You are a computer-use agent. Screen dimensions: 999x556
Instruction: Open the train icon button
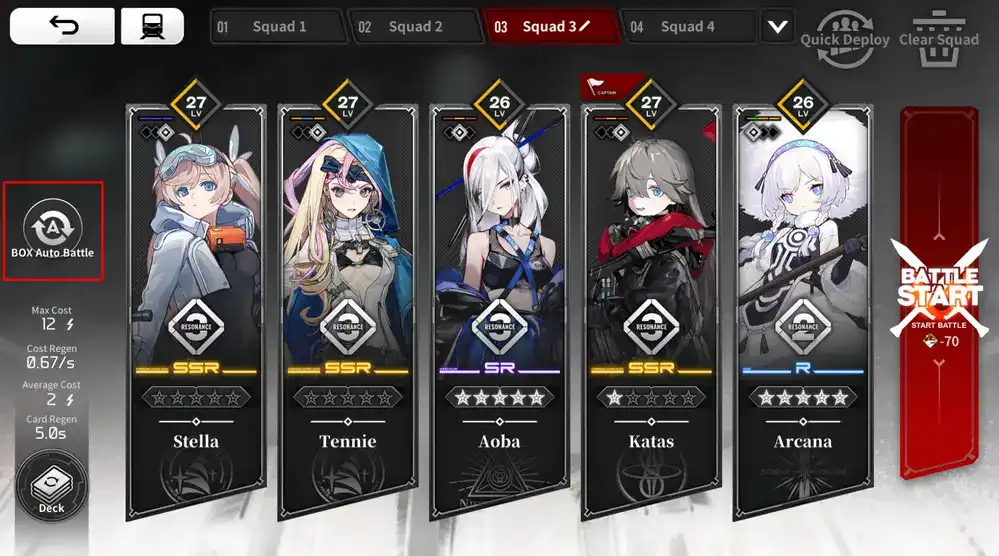pyautogui.click(x=152, y=26)
